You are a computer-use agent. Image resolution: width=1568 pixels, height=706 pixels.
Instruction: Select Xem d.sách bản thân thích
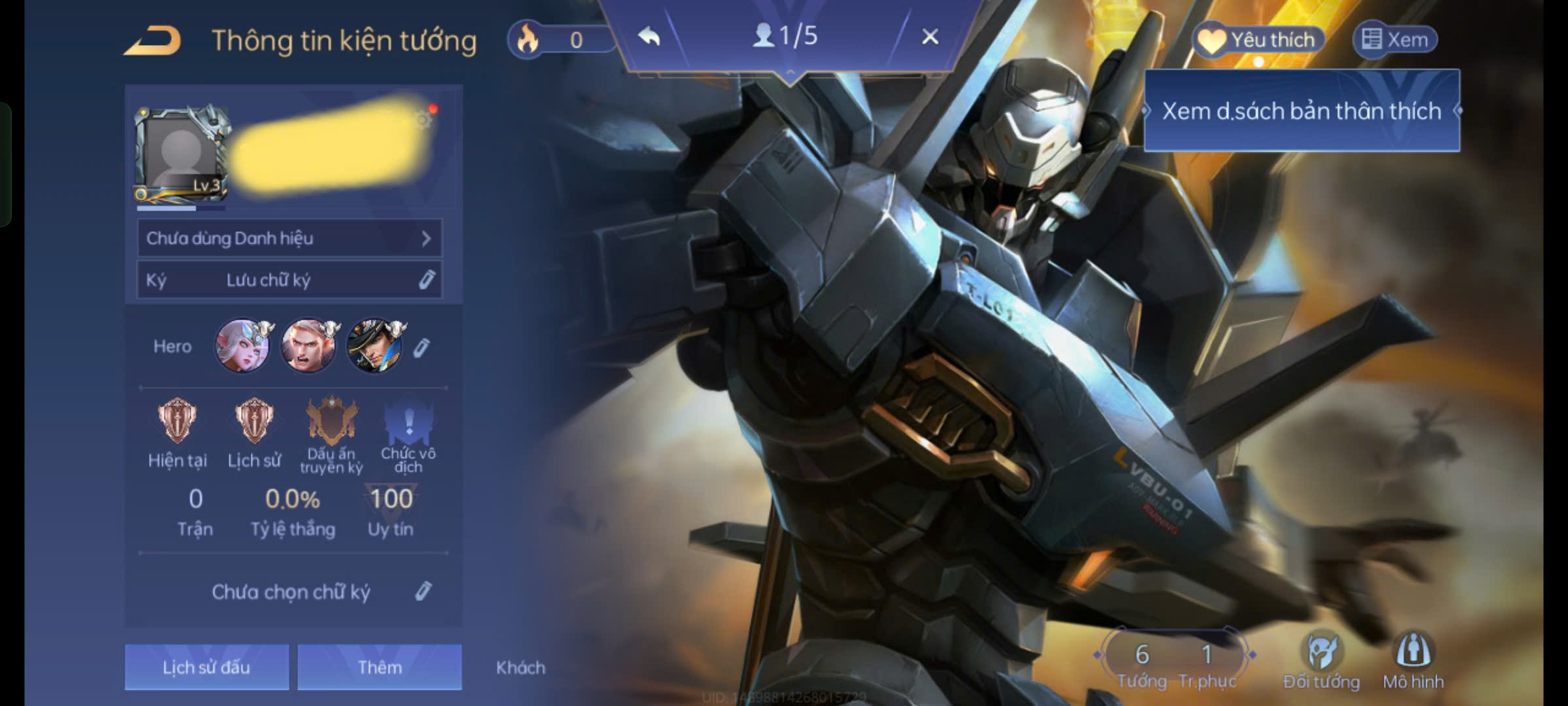[x=1301, y=111]
